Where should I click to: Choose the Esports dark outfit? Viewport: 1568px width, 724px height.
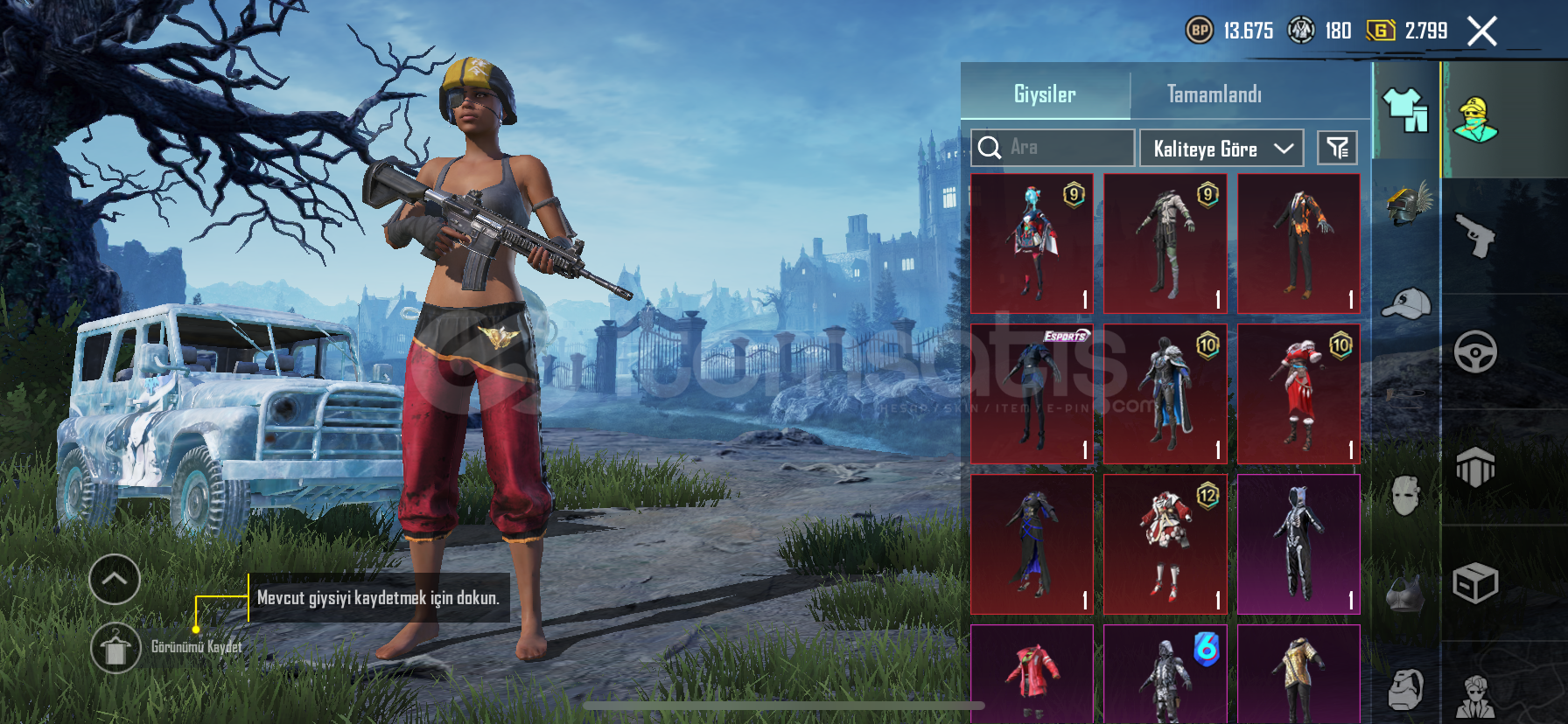1032,393
